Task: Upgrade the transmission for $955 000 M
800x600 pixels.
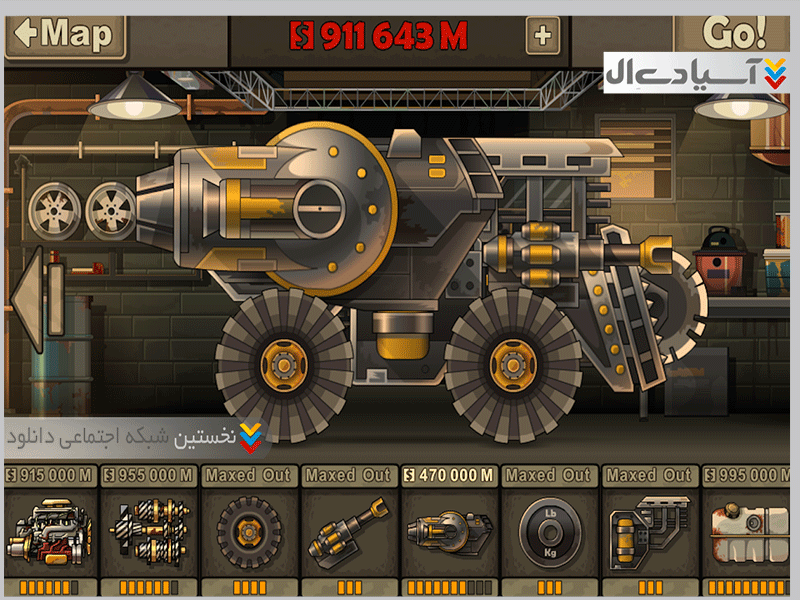Action: tap(148, 530)
